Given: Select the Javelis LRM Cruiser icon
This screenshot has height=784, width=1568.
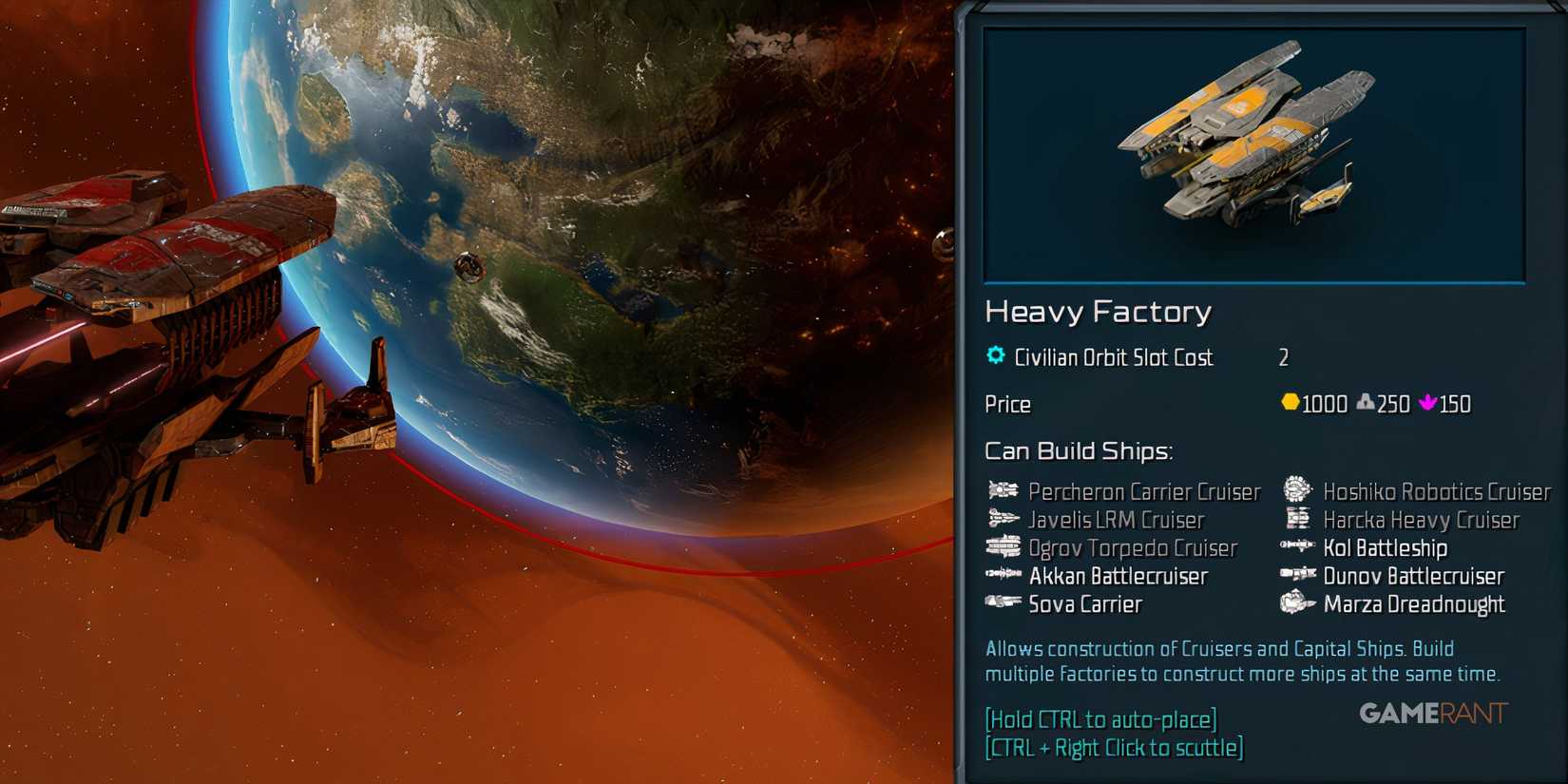Looking at the screenshot, I should click(x=1002, y=520).
